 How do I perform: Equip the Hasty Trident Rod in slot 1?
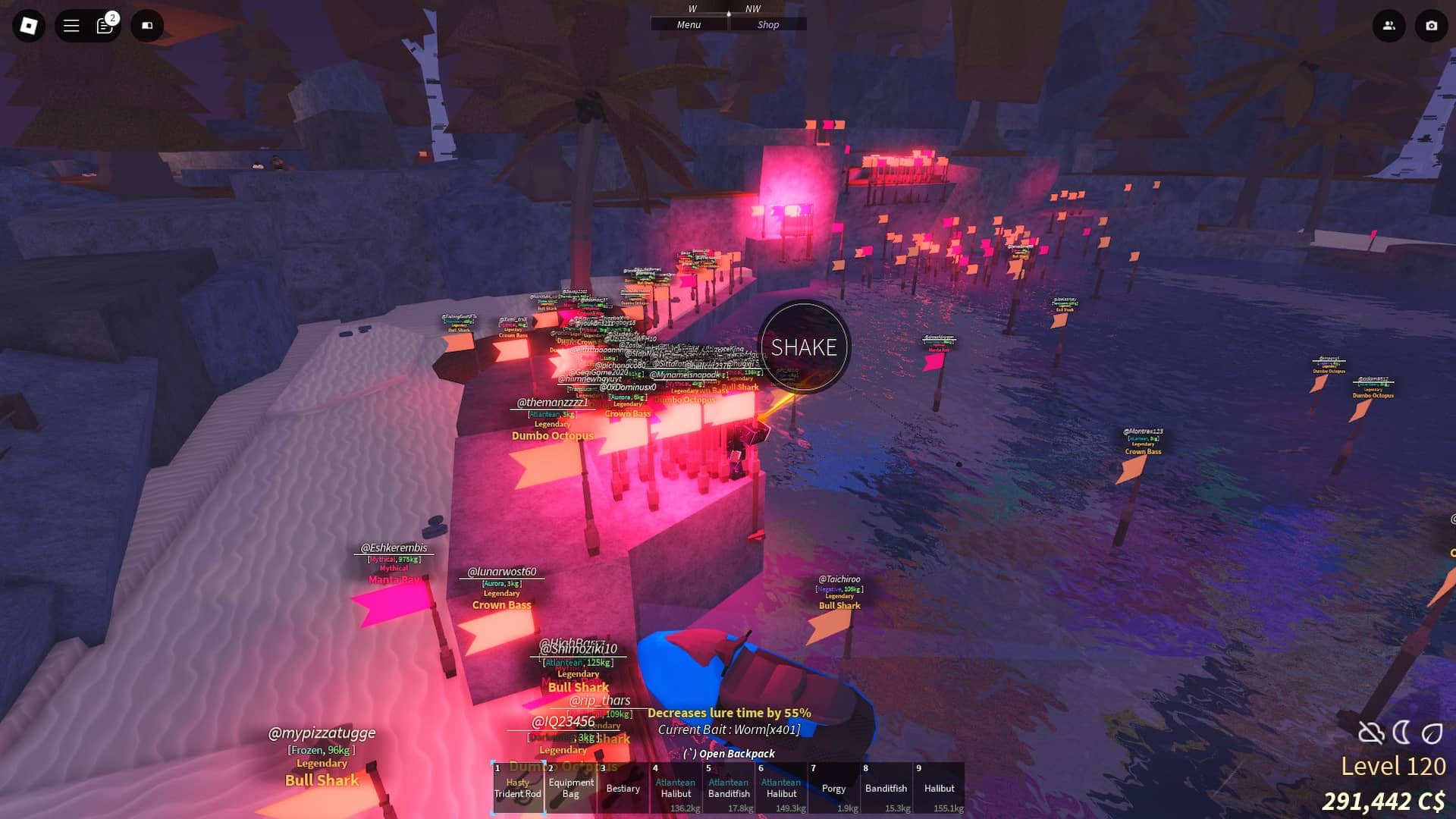pyautogui.click(x=518, y=789)
